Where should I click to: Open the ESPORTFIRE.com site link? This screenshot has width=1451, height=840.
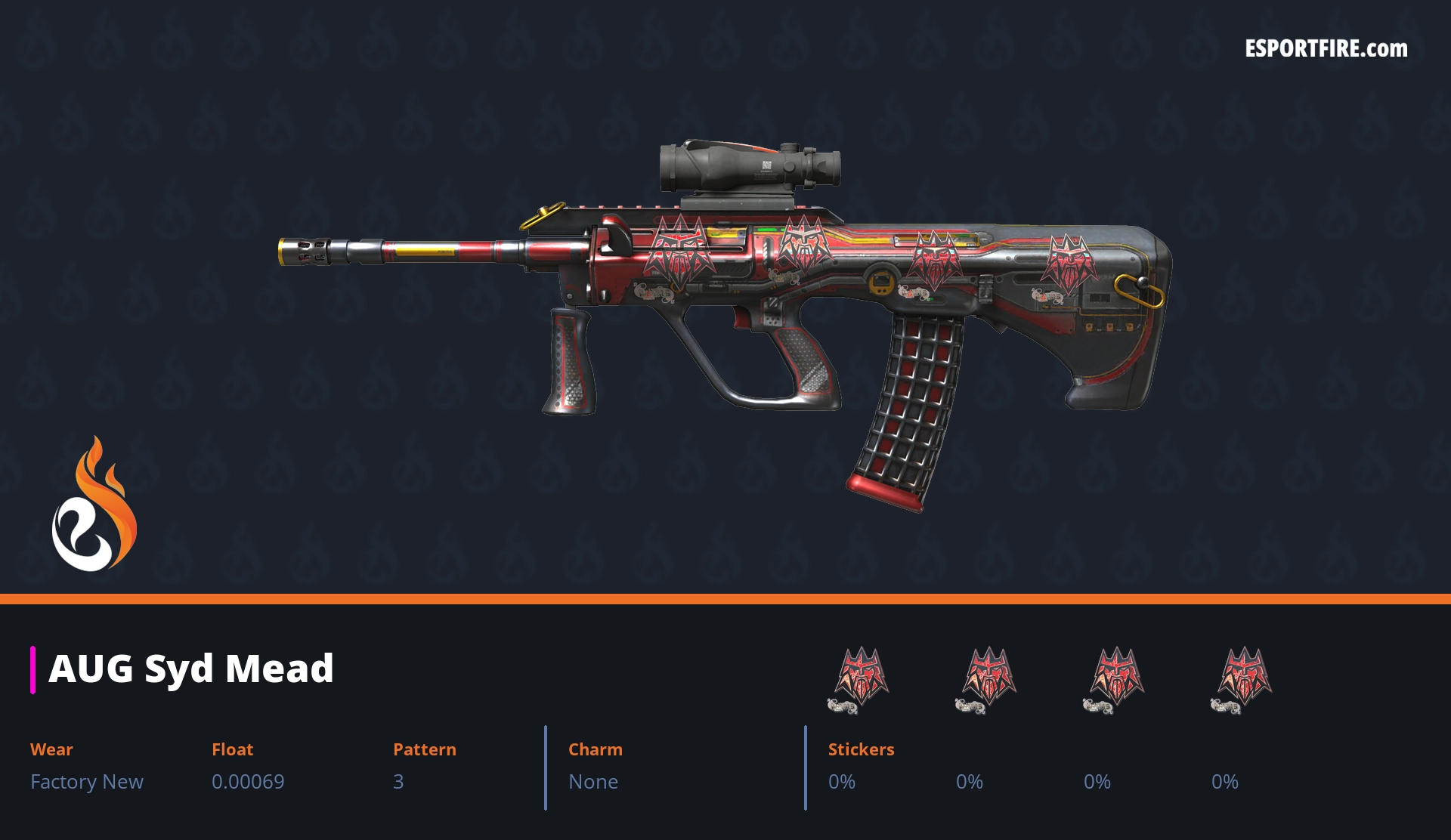pos(1326,49)
